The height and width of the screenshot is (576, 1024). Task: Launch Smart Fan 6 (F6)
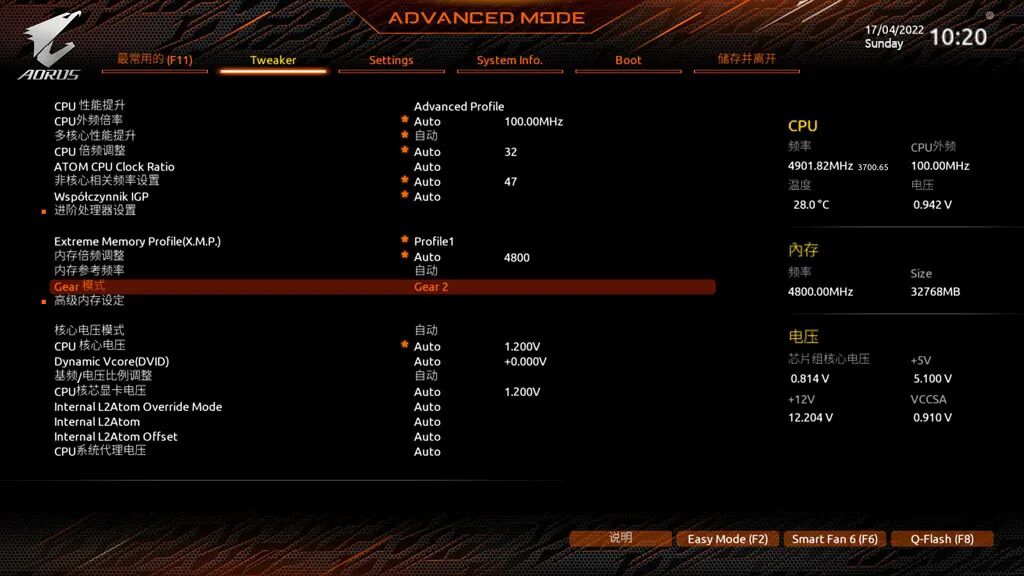click(834, 539)
